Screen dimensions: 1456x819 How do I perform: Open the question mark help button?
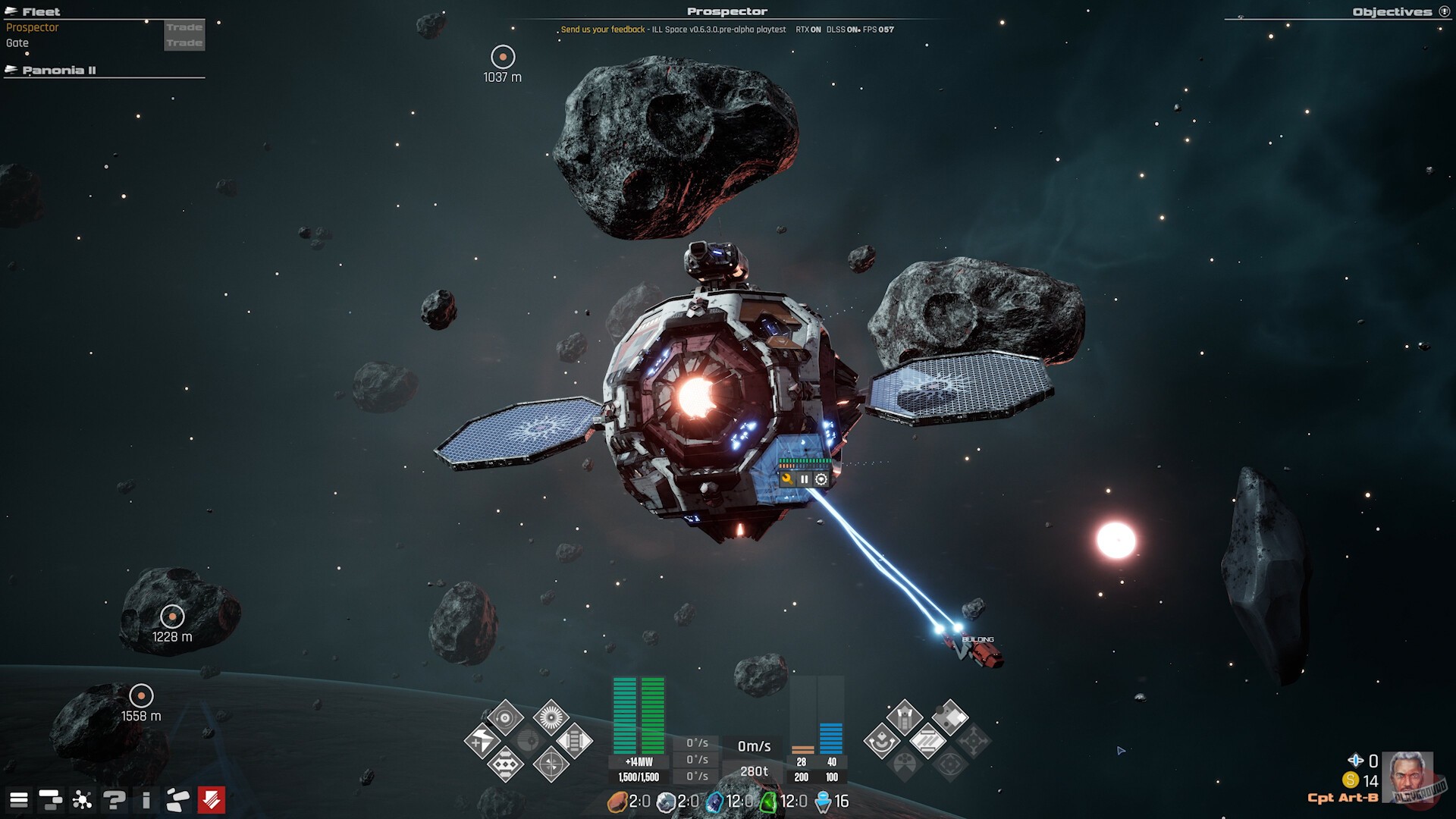tap(115, 800)
